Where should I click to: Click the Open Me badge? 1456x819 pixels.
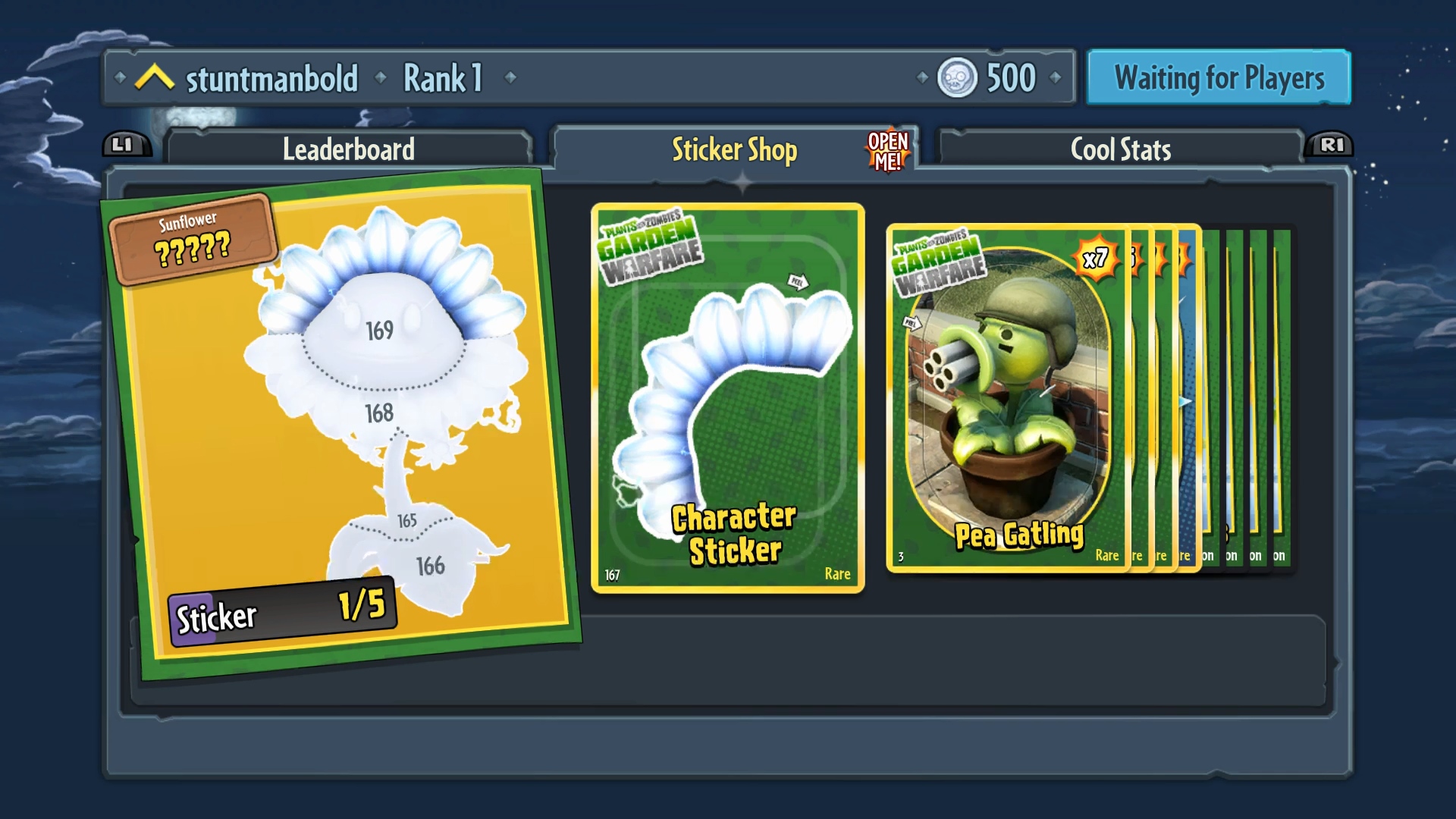[x=887, y=150]
